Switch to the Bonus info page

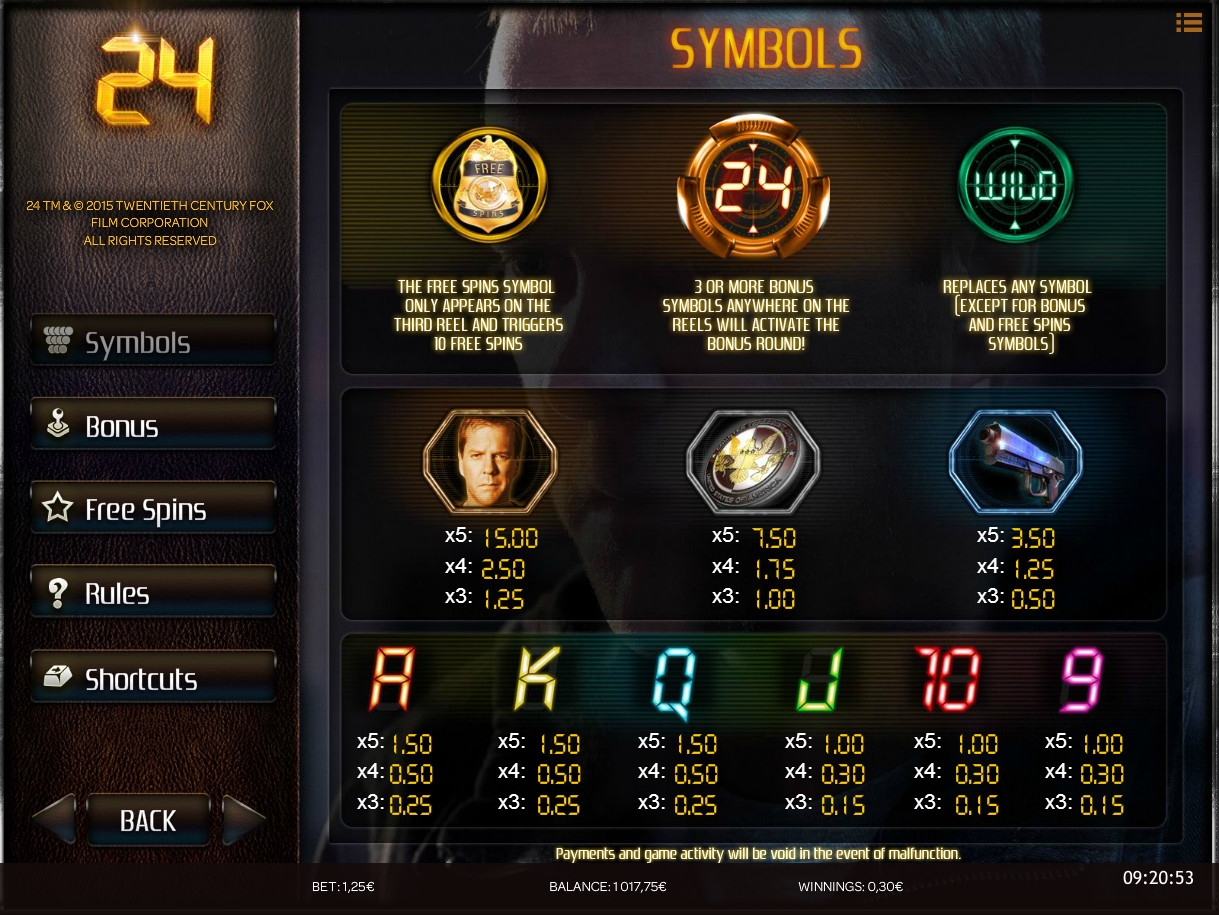point(153,426)
